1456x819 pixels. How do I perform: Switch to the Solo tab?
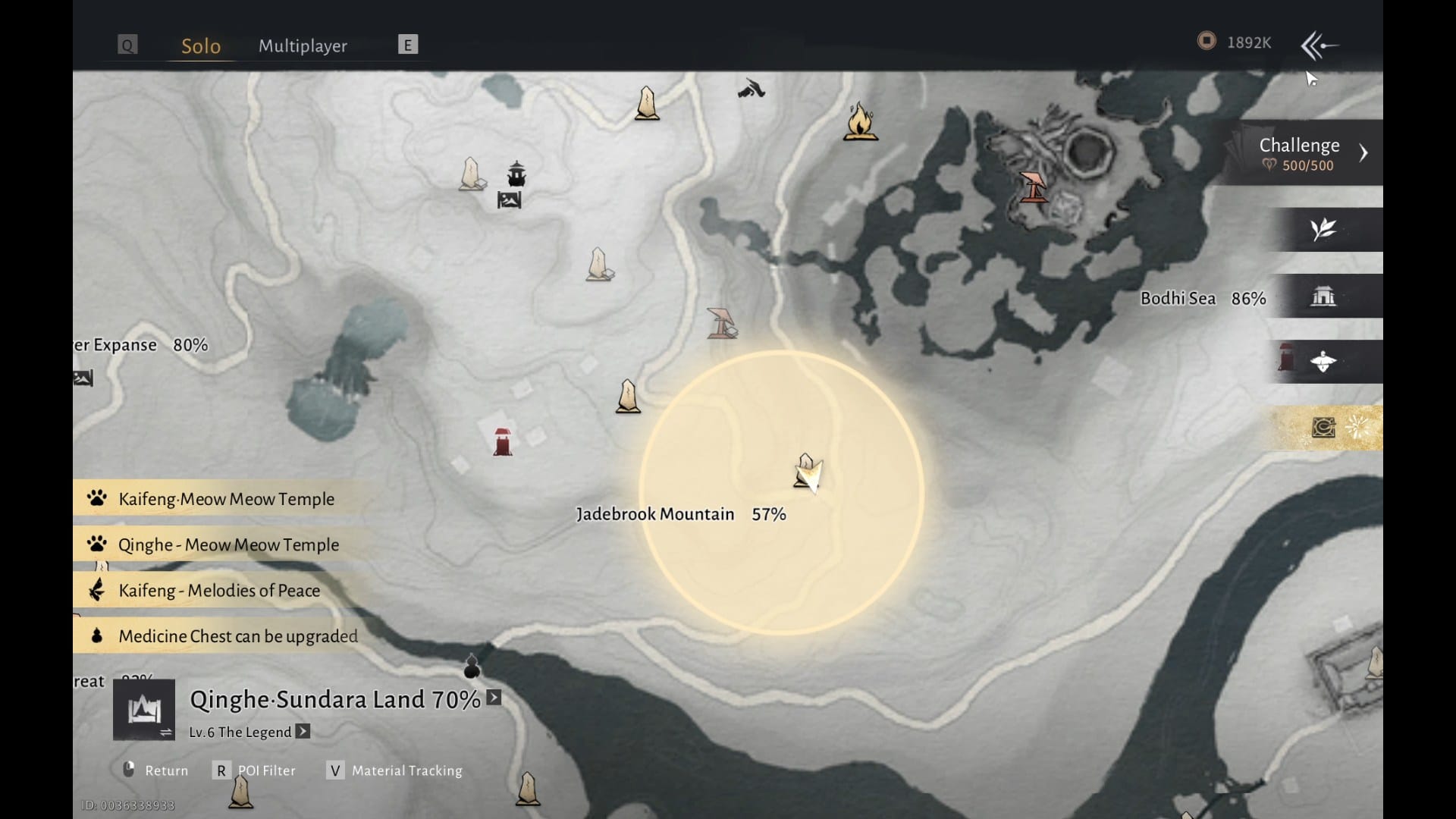201,45
